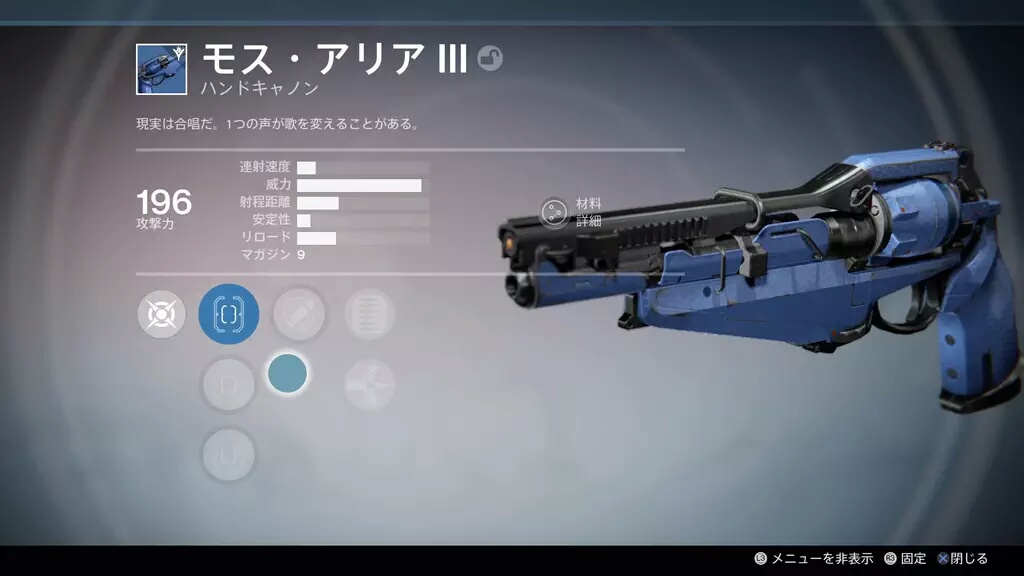The image size is (1024, 576).
Task: Open the 材料 詳細 materials node
Action: tap(554, 212)
